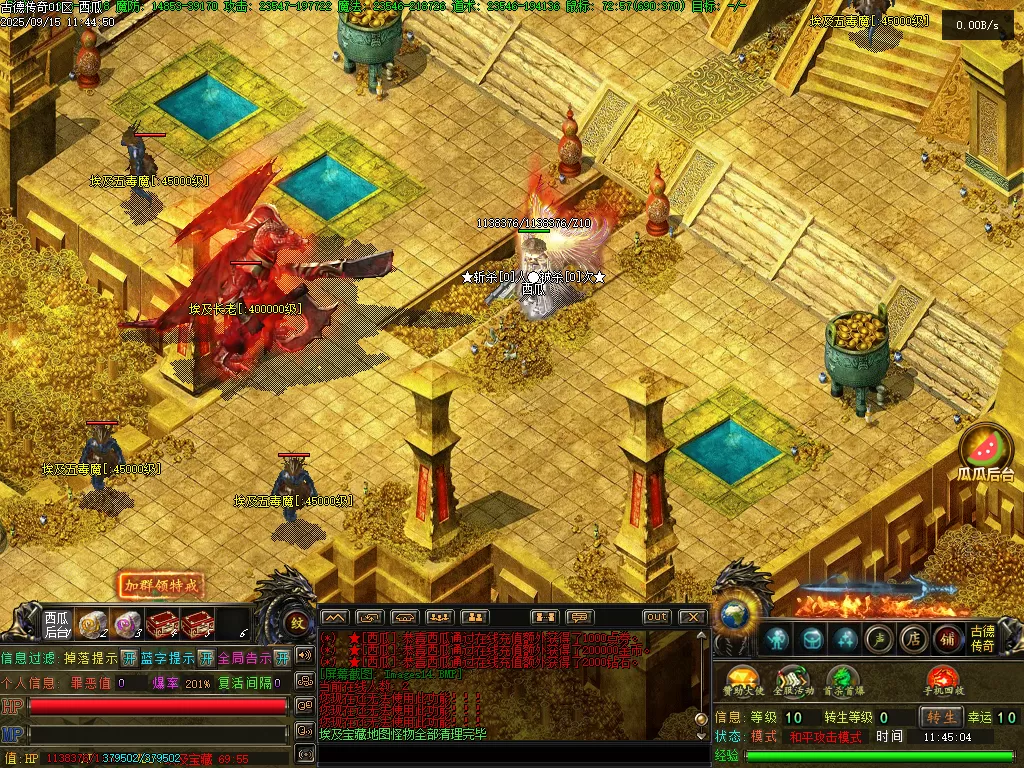This screenshot has width=1024, height=768.
Task: Close the chat panel with the X button
Action: click(692, 617)
